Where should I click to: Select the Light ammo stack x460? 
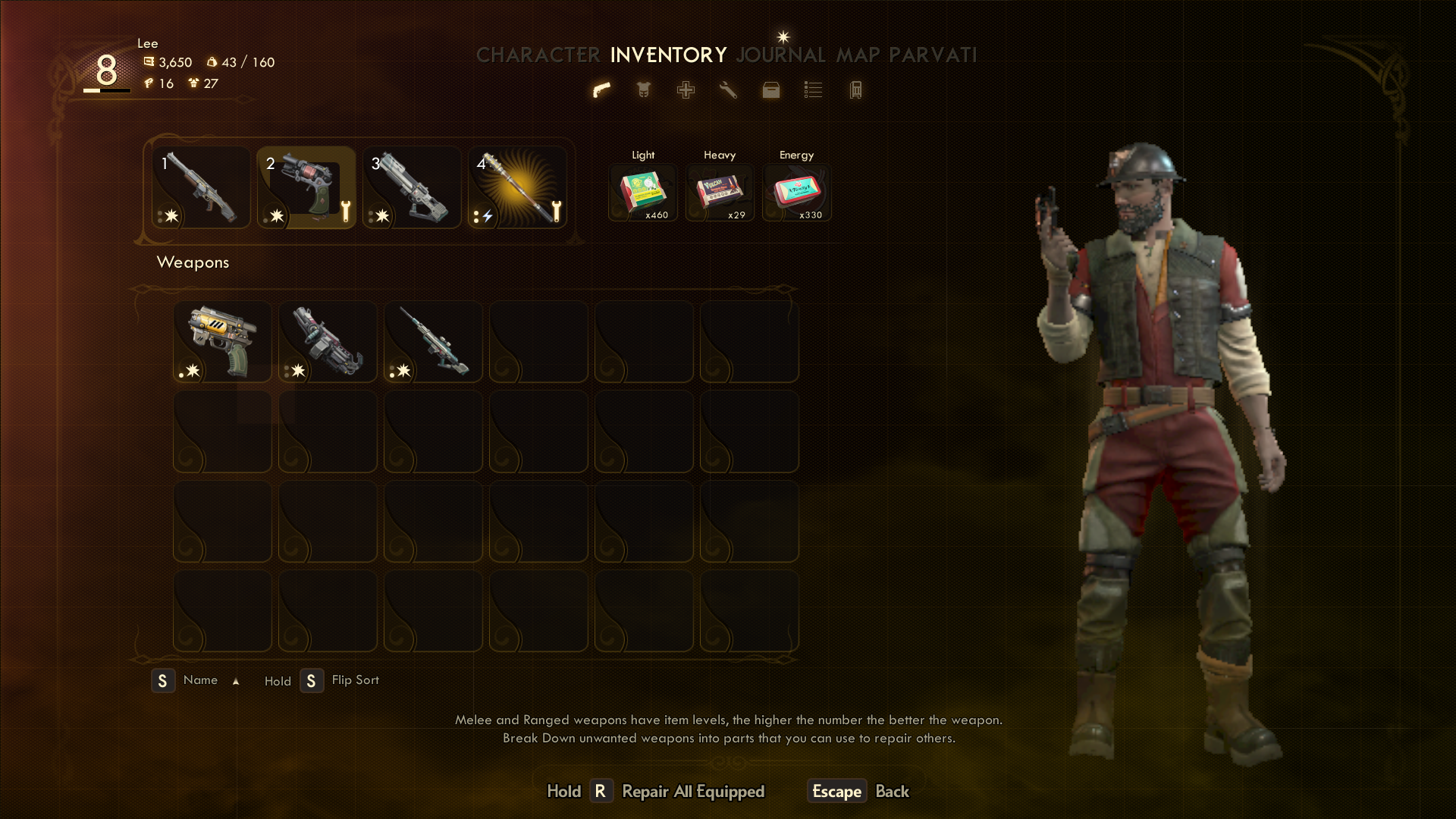coord(642,191)
